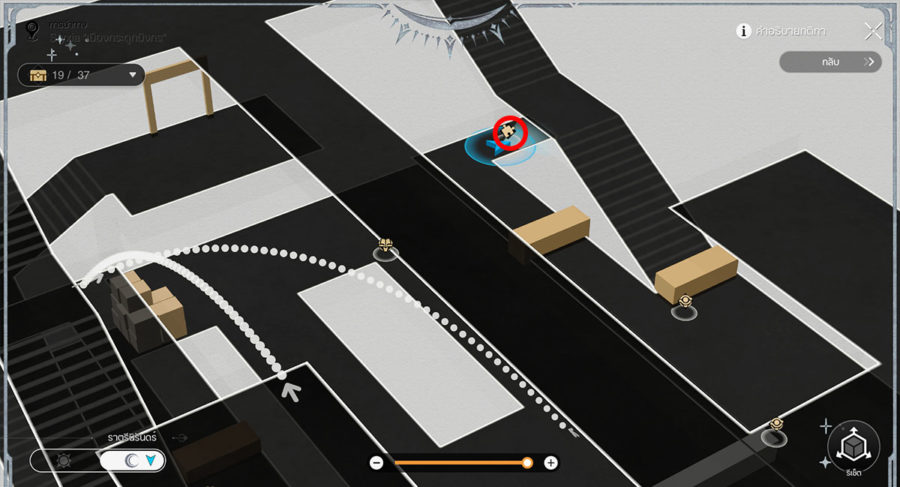Open the map legend info icon
Image resolution: width=900 pixels, height=487 pixels.
point(744,31)
